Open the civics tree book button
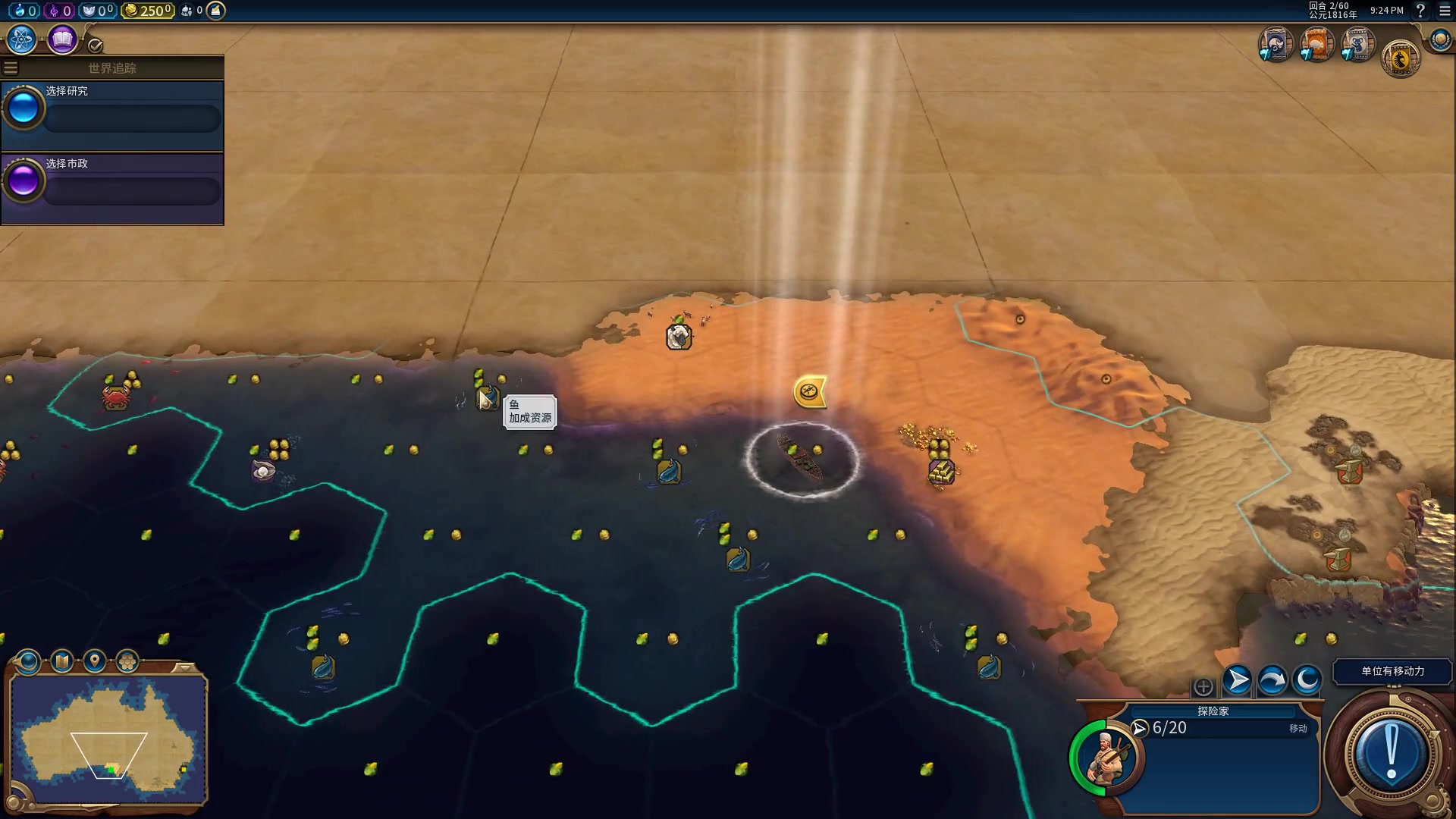Image resolution: width=1456 pixels, height=819 pixels. 62,39
